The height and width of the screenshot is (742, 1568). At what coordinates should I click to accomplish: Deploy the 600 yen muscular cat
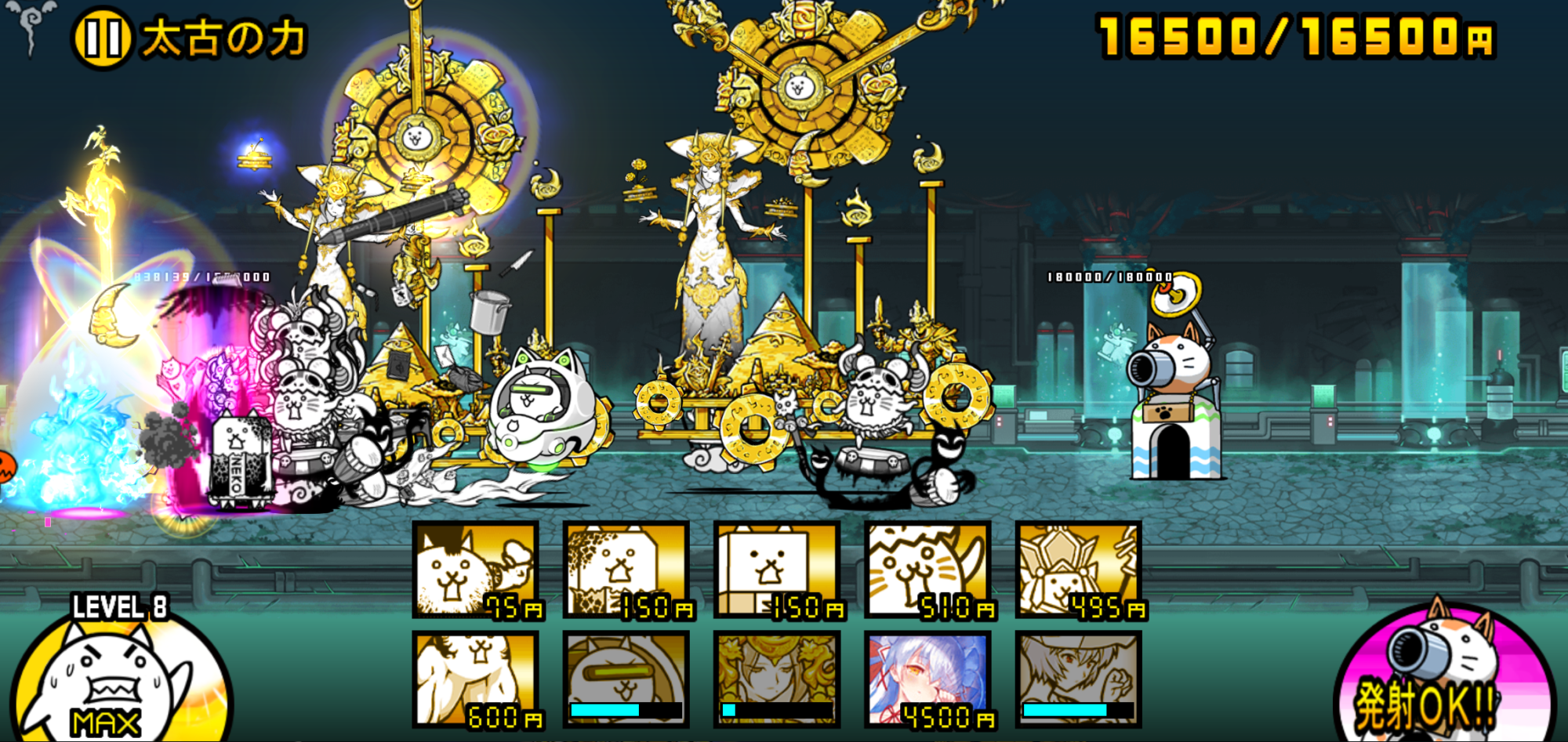[476, 679]
